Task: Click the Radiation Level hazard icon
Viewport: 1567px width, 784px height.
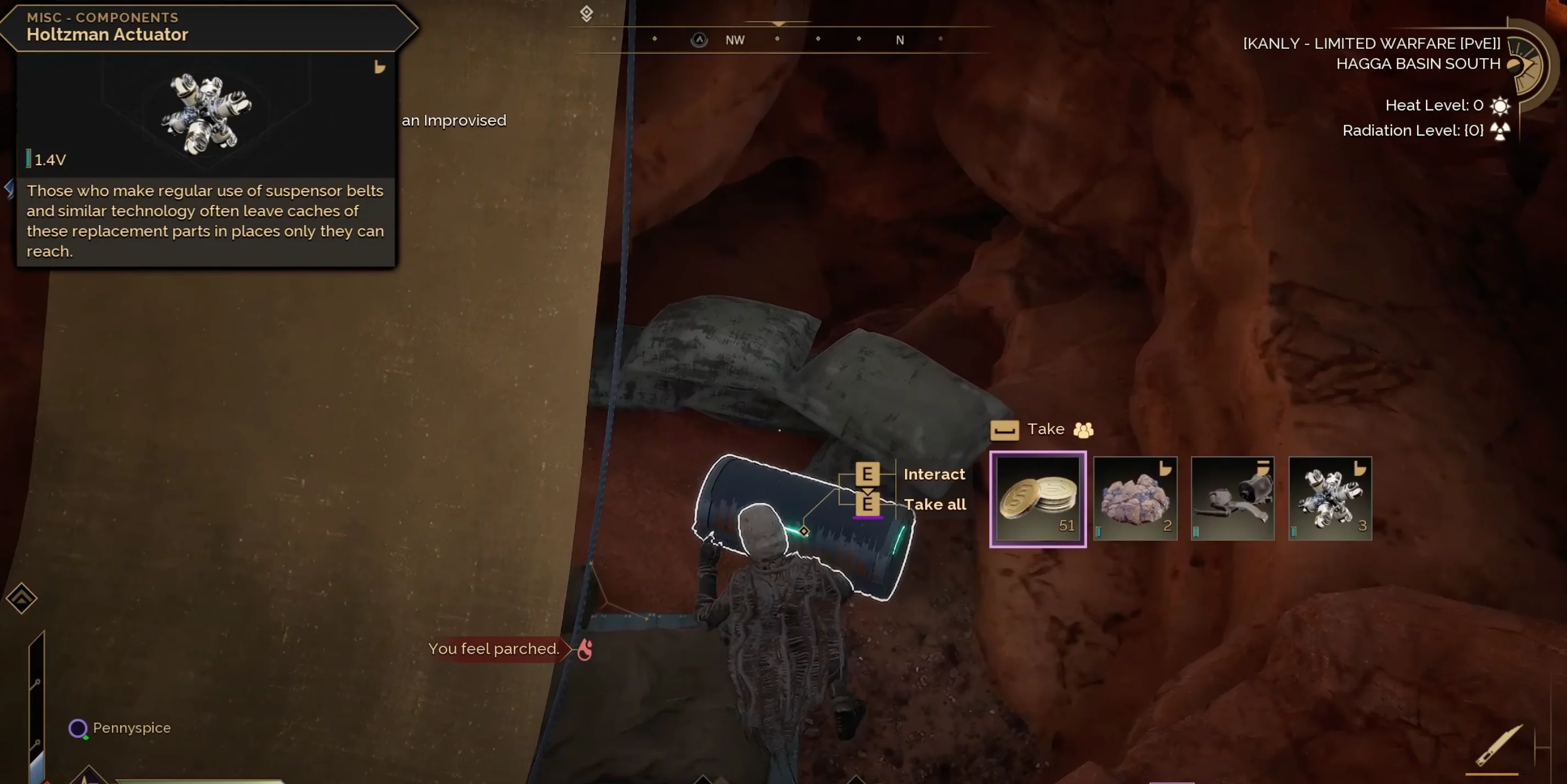Action: click(x=1499, y=130)
